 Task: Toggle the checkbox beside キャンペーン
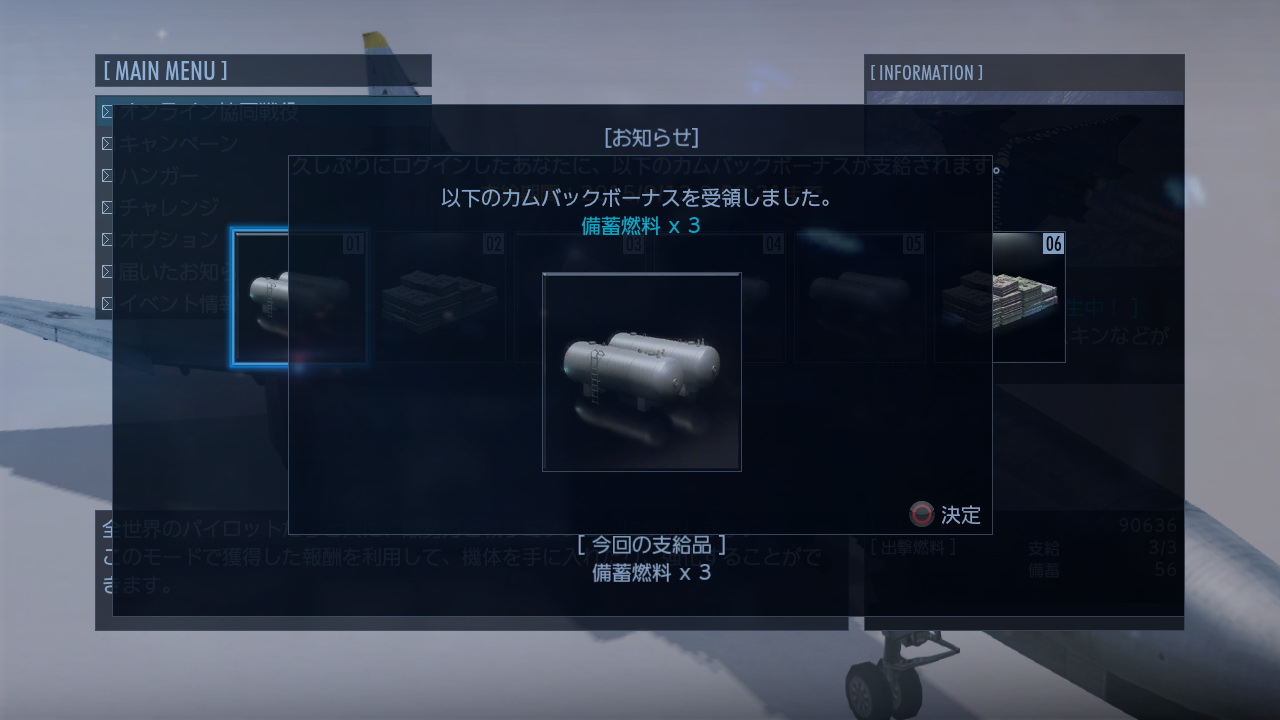108,144
